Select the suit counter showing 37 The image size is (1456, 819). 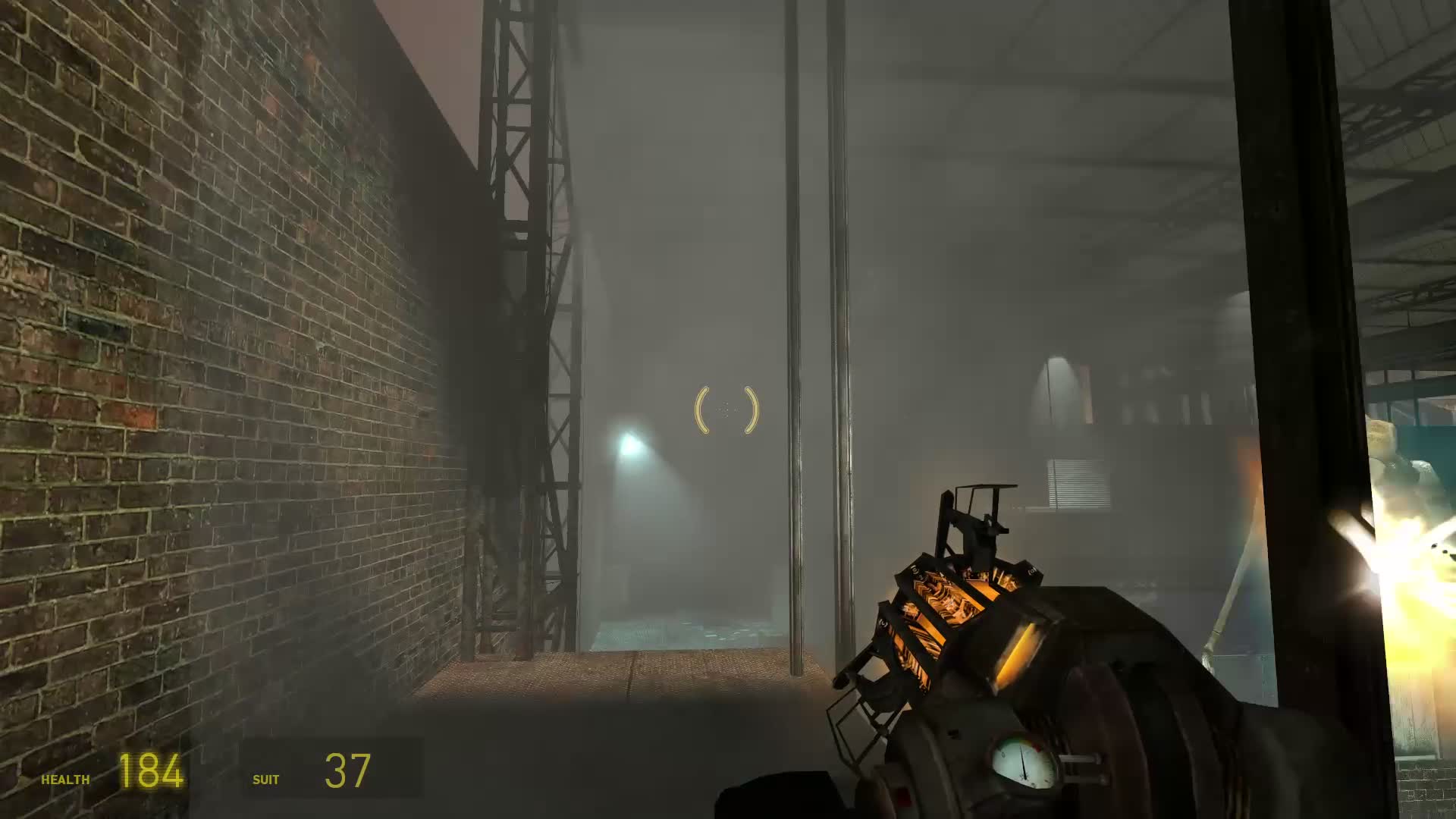click(347, 770)
